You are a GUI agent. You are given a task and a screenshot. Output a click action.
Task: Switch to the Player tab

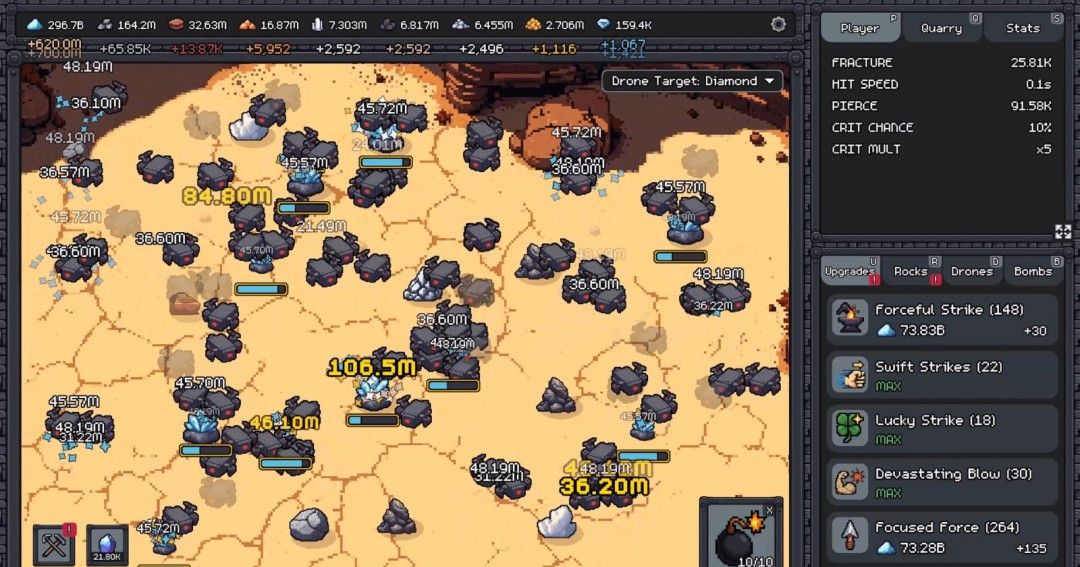pyautogui.click(x=860, y=28)
